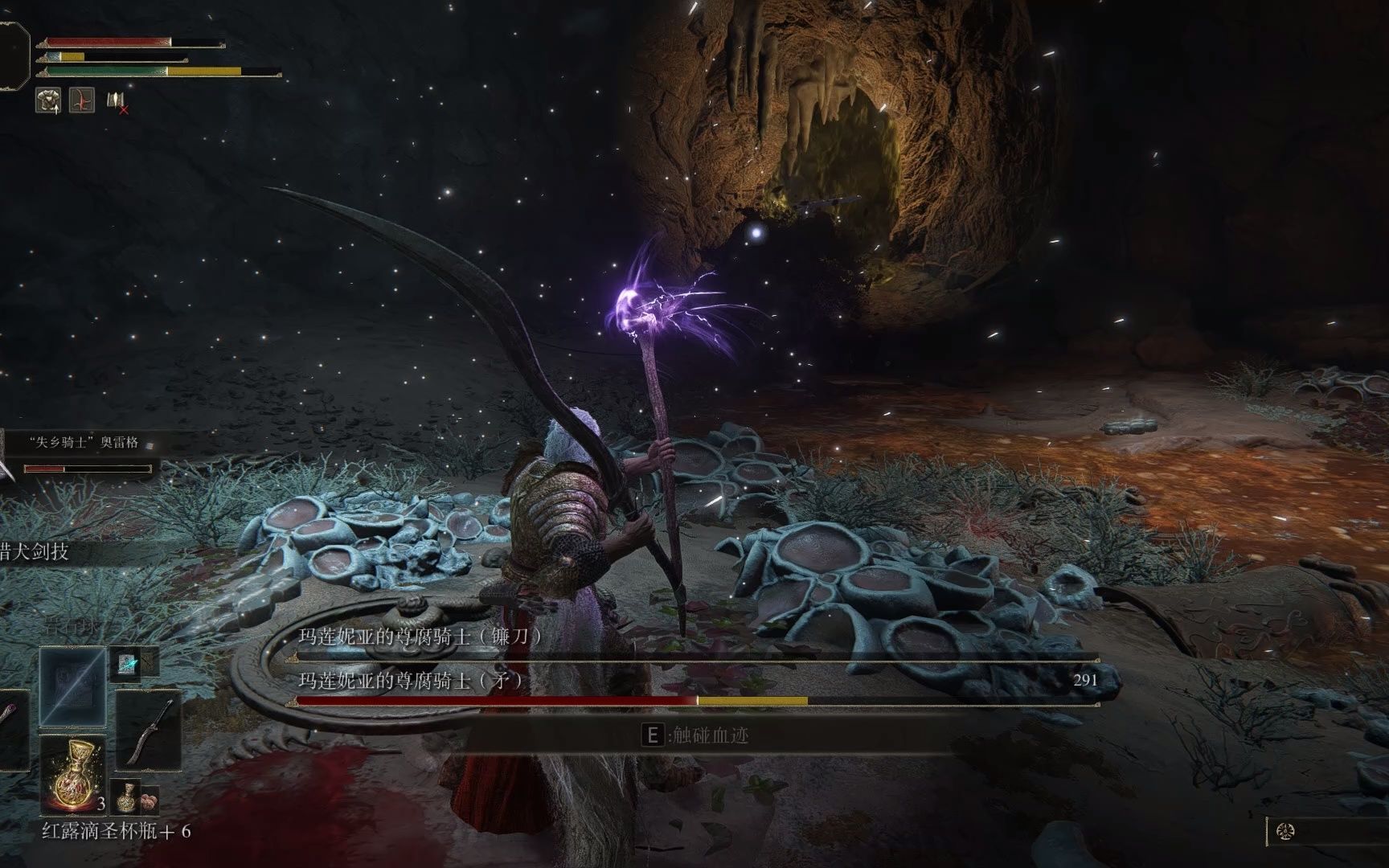Image resolution: width=1389 pixels, height=868 pixels.
Task: Click the armor buff status icon
Action: click(47, 100)
